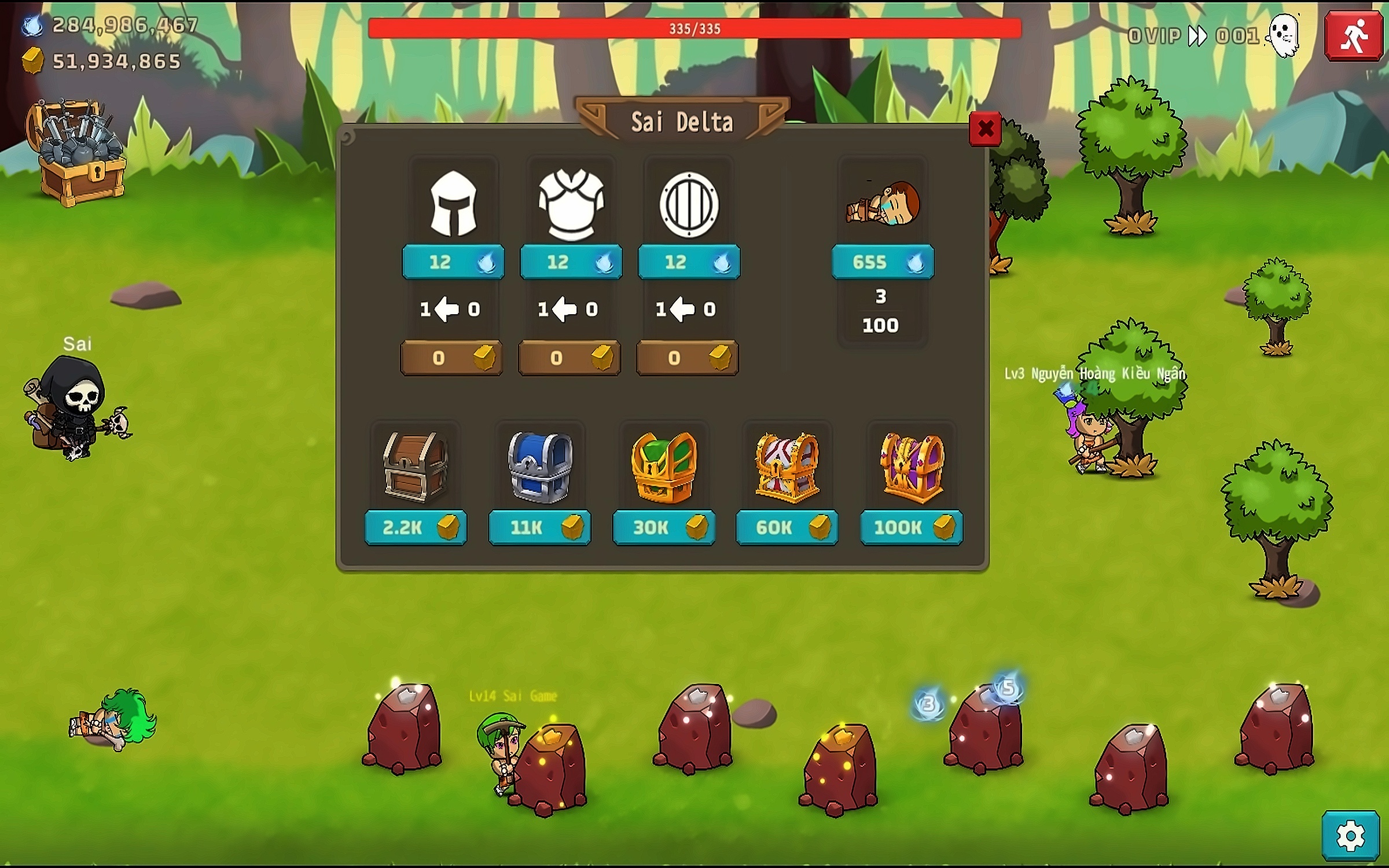Buy the green gold chest for 30K

(x=664, y=527)
